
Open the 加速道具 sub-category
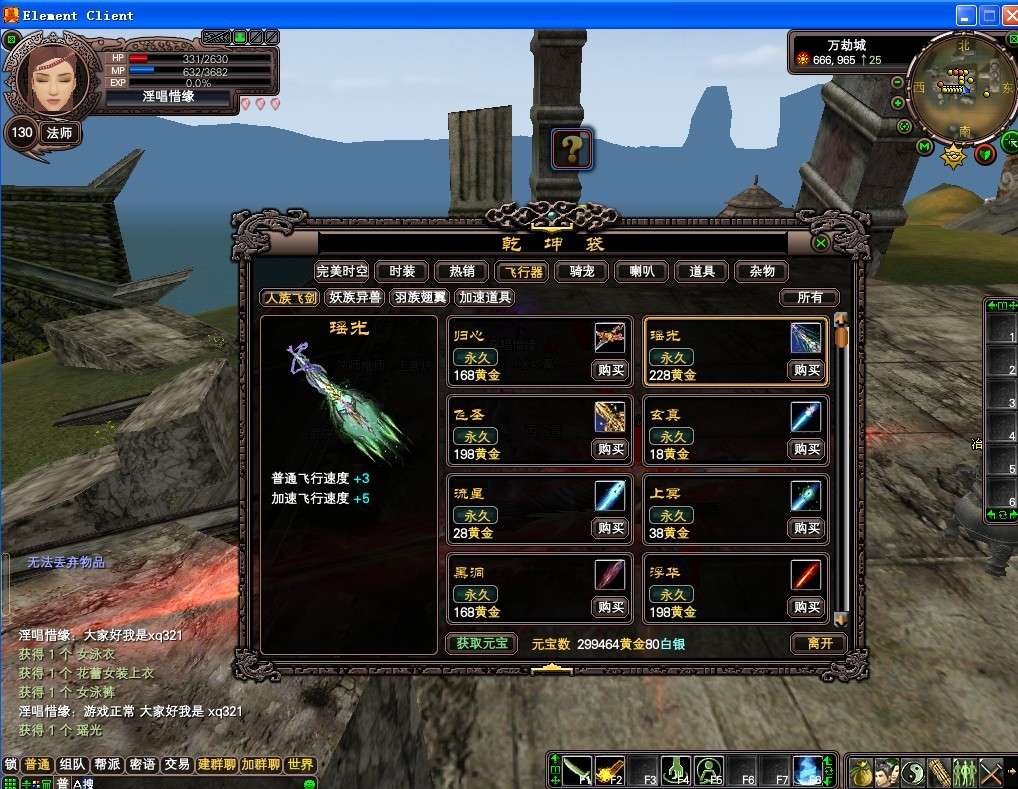point(485,297)
